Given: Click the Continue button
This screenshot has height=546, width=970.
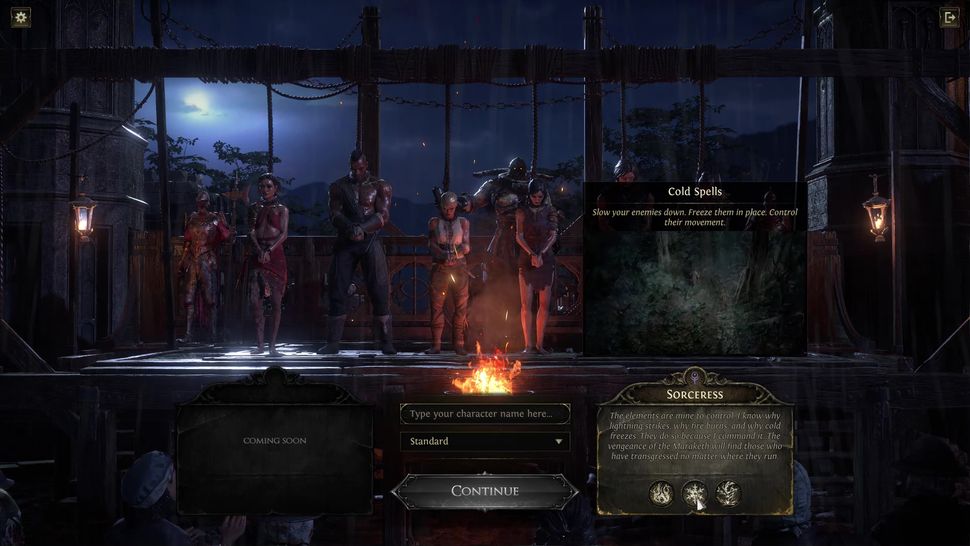Looking at the screenshot, I should pos(485,491).
